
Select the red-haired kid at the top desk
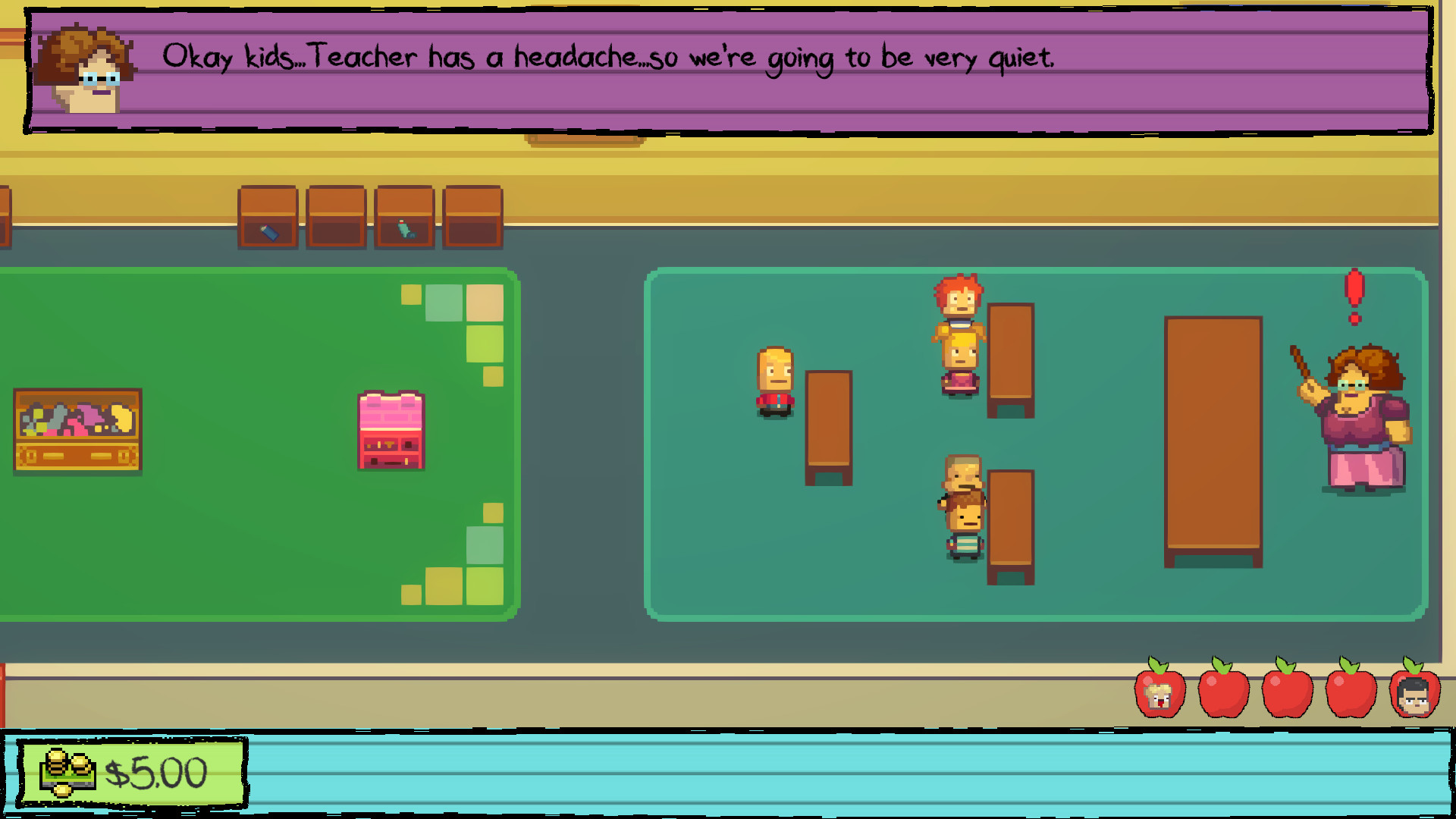click(x=959, y=303)
